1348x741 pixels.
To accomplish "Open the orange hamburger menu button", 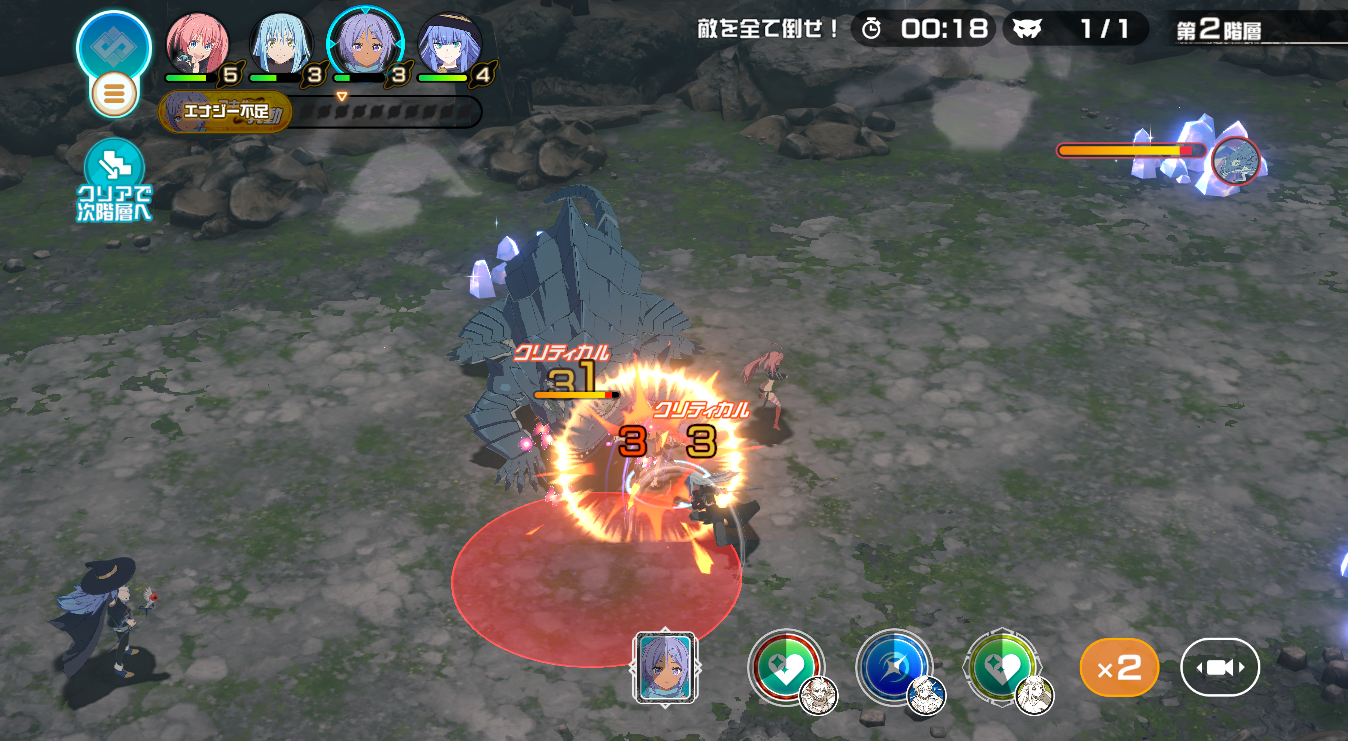I will point(114,95).
